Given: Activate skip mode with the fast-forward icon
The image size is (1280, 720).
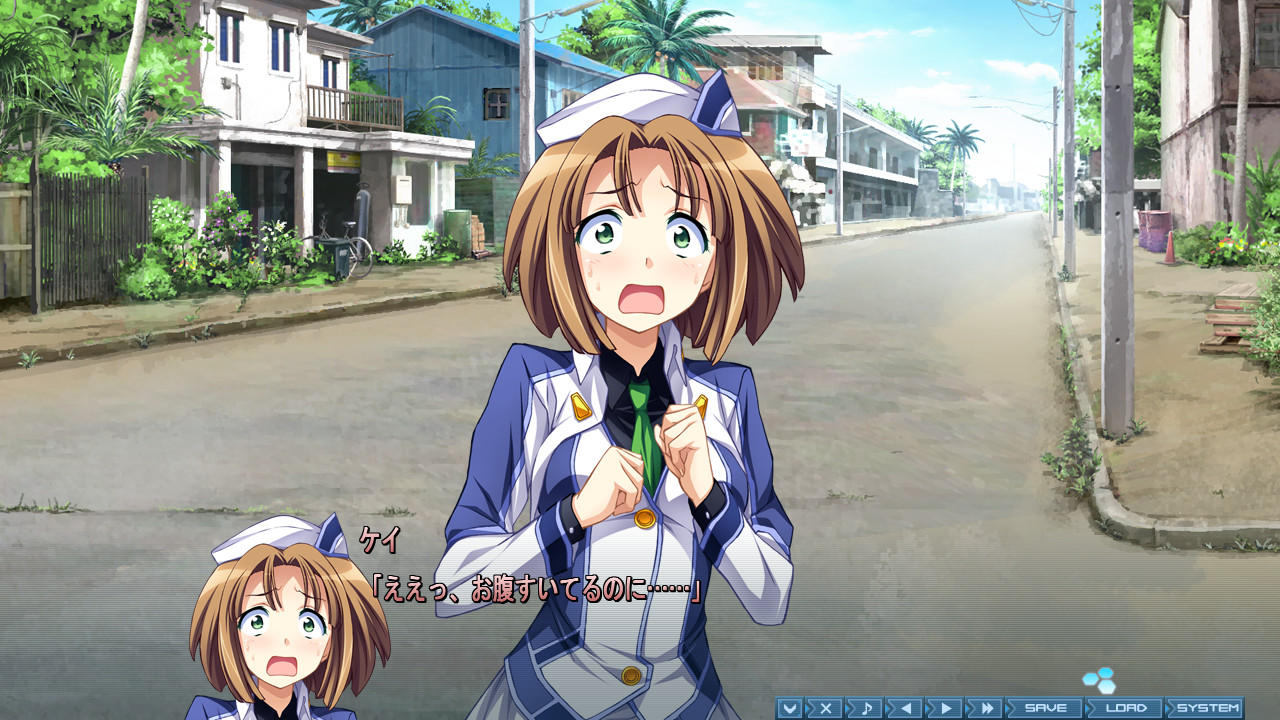Looking at the screenshot, I should tap(989, 707).
